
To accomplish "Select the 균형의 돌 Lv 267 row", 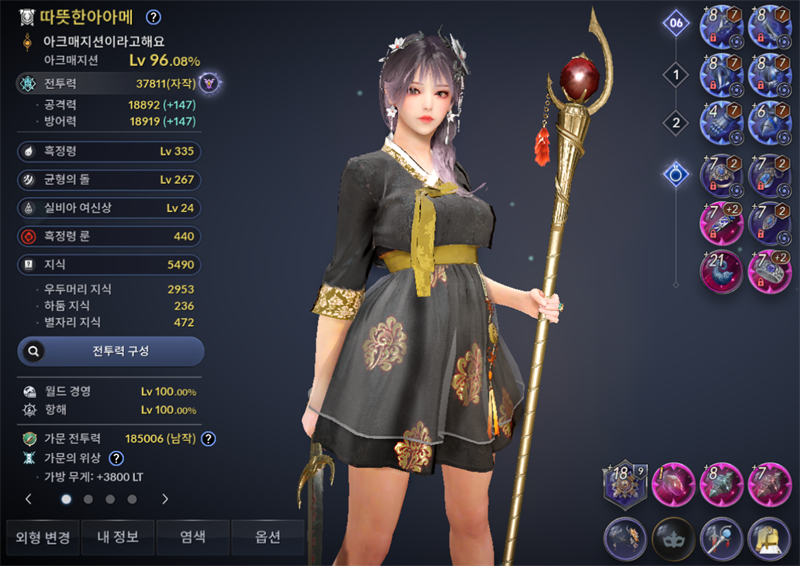I will [110, 180].
